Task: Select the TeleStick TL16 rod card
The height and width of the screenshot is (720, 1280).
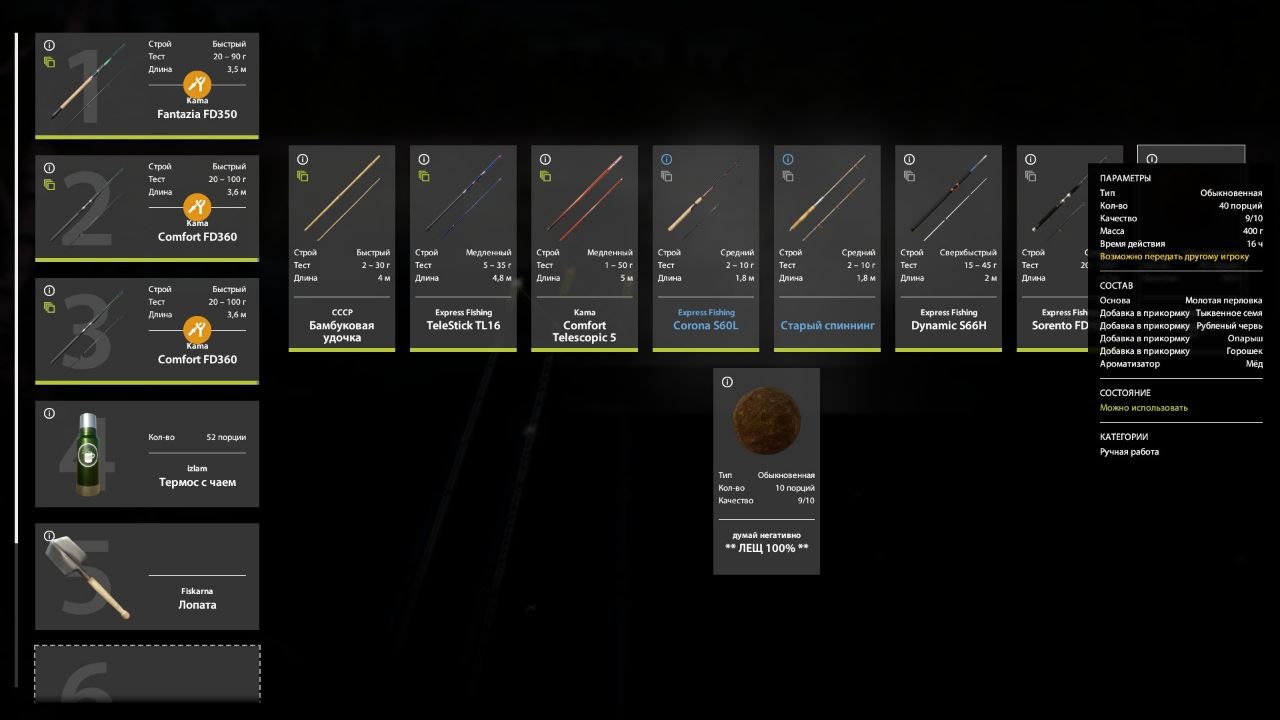Action: tap(463, 248)
